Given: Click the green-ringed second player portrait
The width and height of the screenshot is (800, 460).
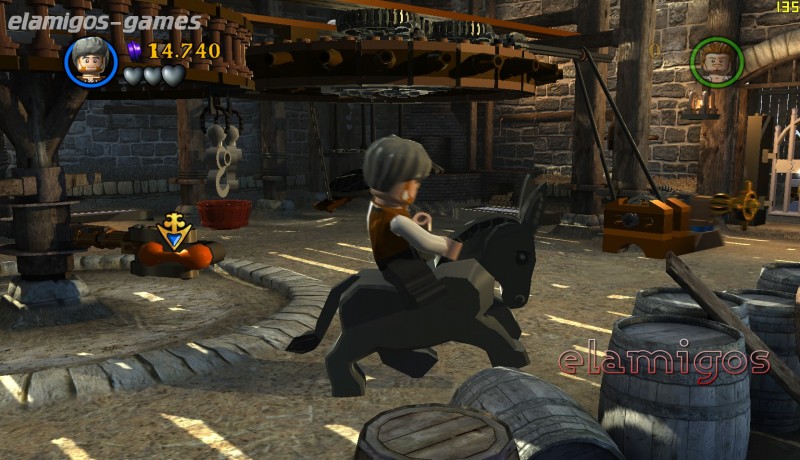Looking at the screenshot, I should 717,62.
